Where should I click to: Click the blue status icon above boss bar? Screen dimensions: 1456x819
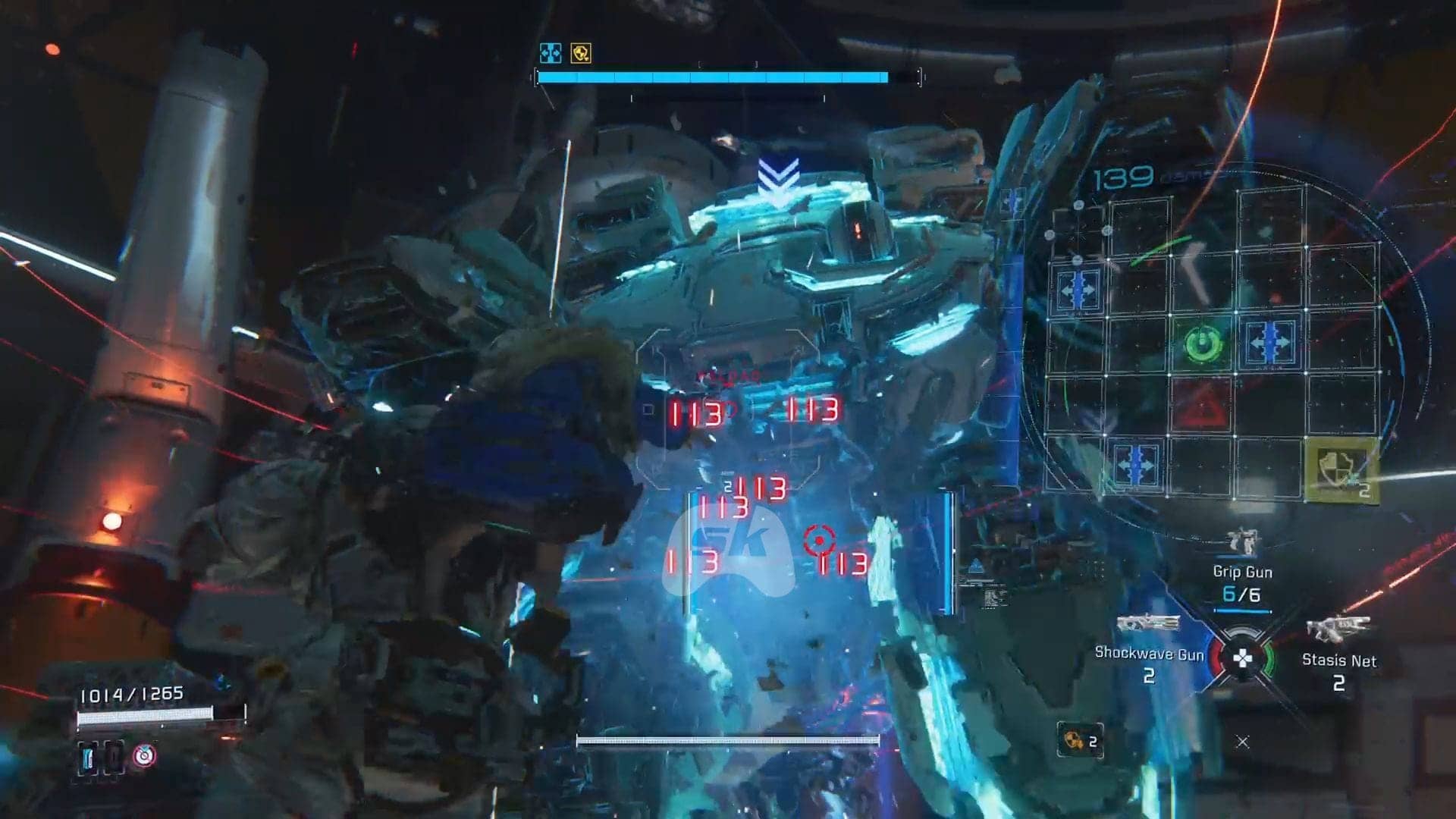pos(550,53)
